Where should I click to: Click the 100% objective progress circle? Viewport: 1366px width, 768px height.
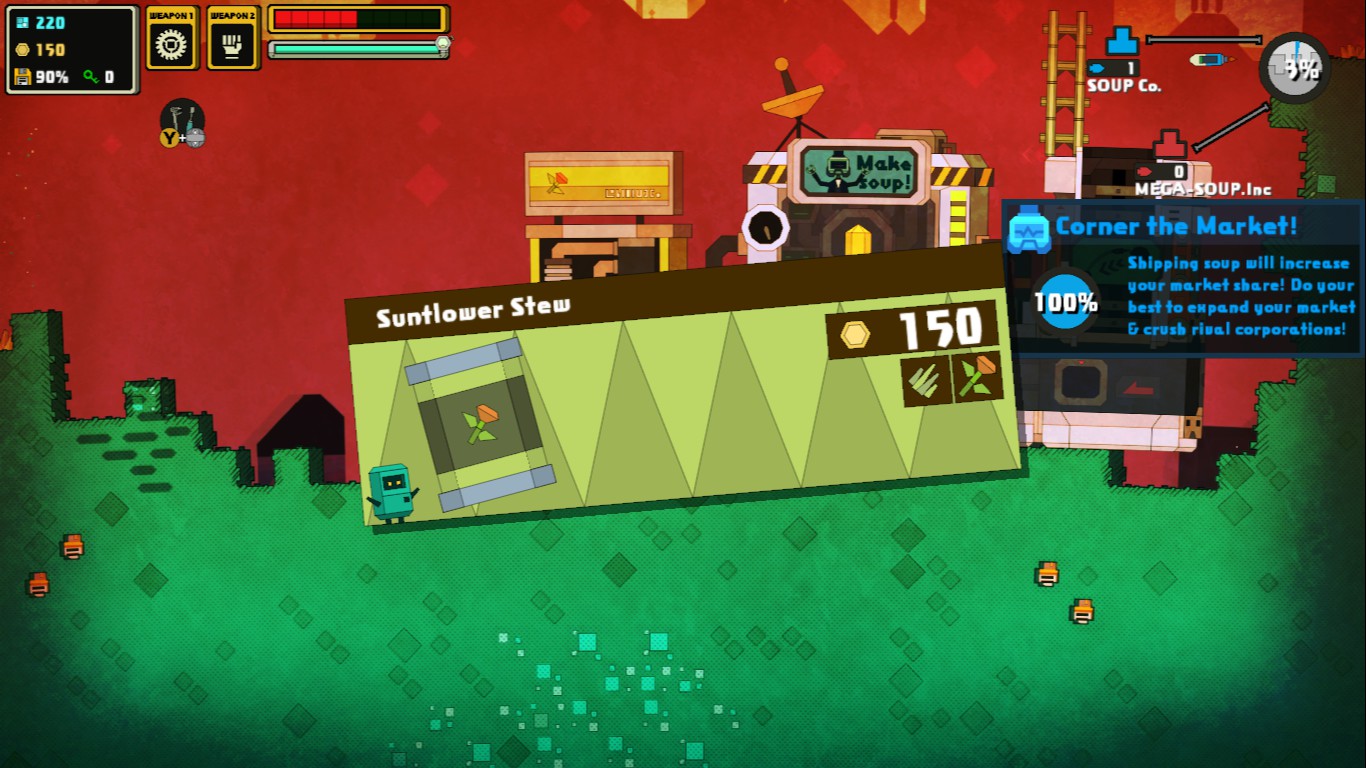[x=1064, y=302]
